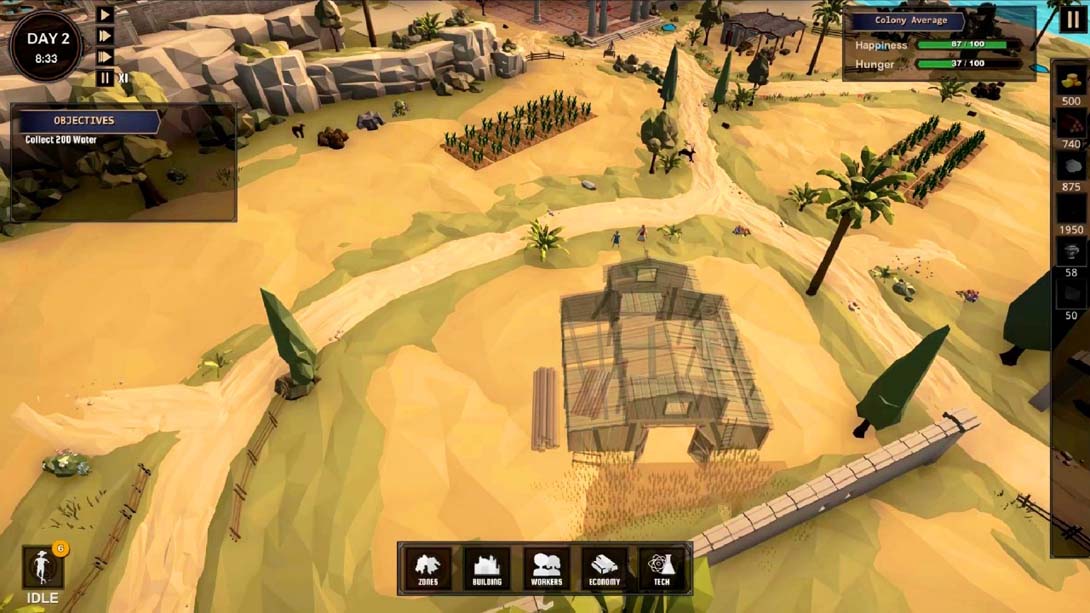The width and height of the screenshot is (1090, 613).
Task: Pause time with the speed-control pause button
Action: coord(105,78)
